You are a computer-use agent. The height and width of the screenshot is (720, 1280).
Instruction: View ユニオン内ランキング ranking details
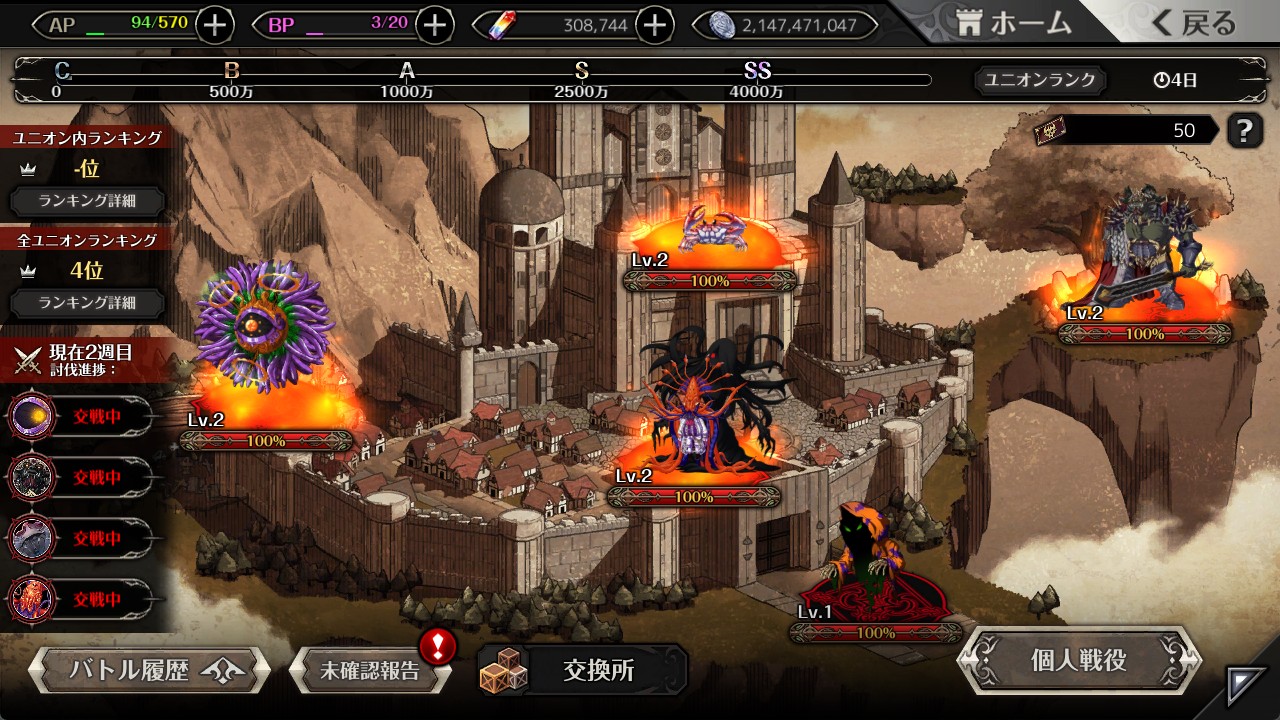pyautogui.click(x=87, y=200)
